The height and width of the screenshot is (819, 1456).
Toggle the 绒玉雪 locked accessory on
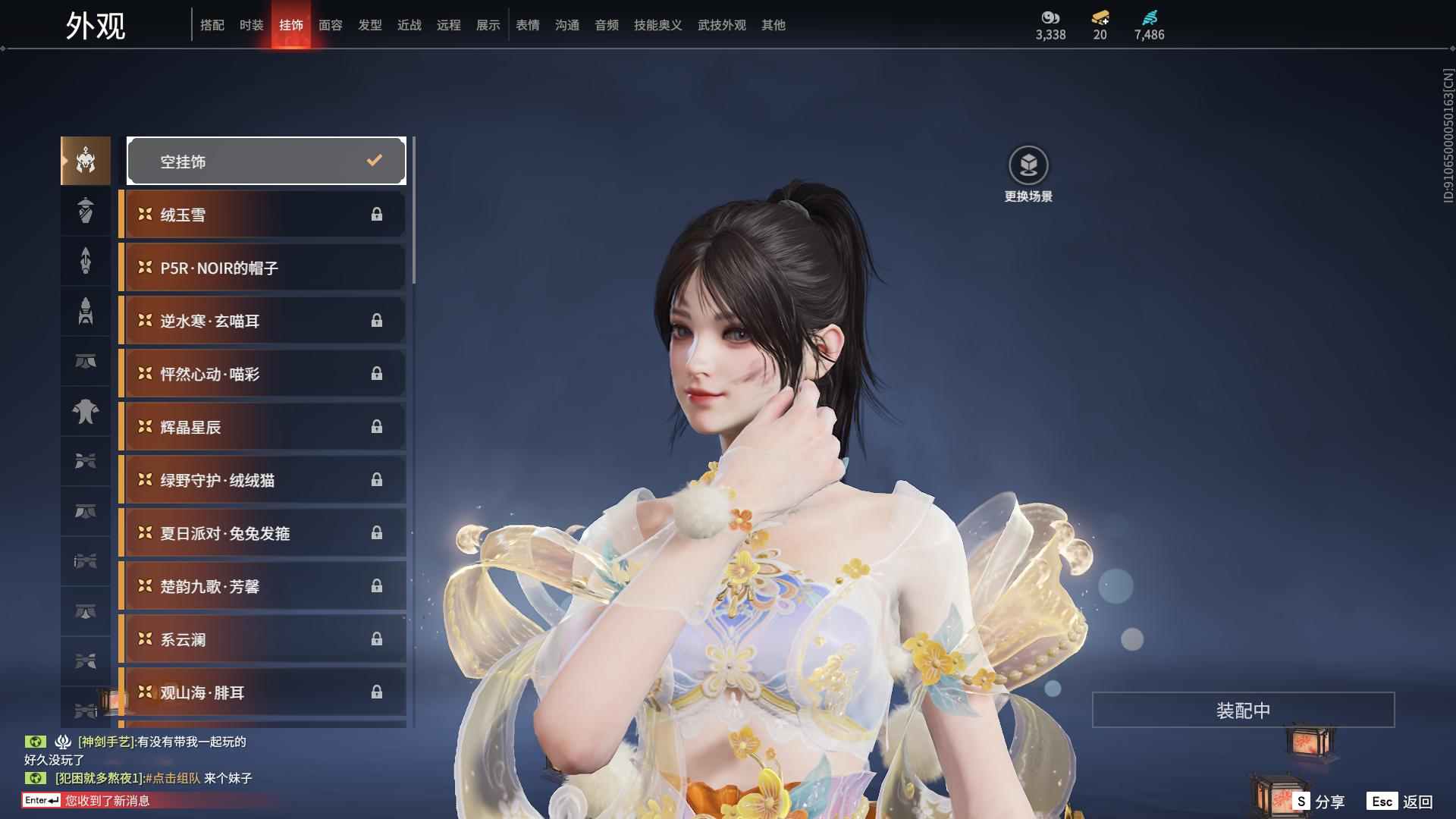[x=262, y=214]
